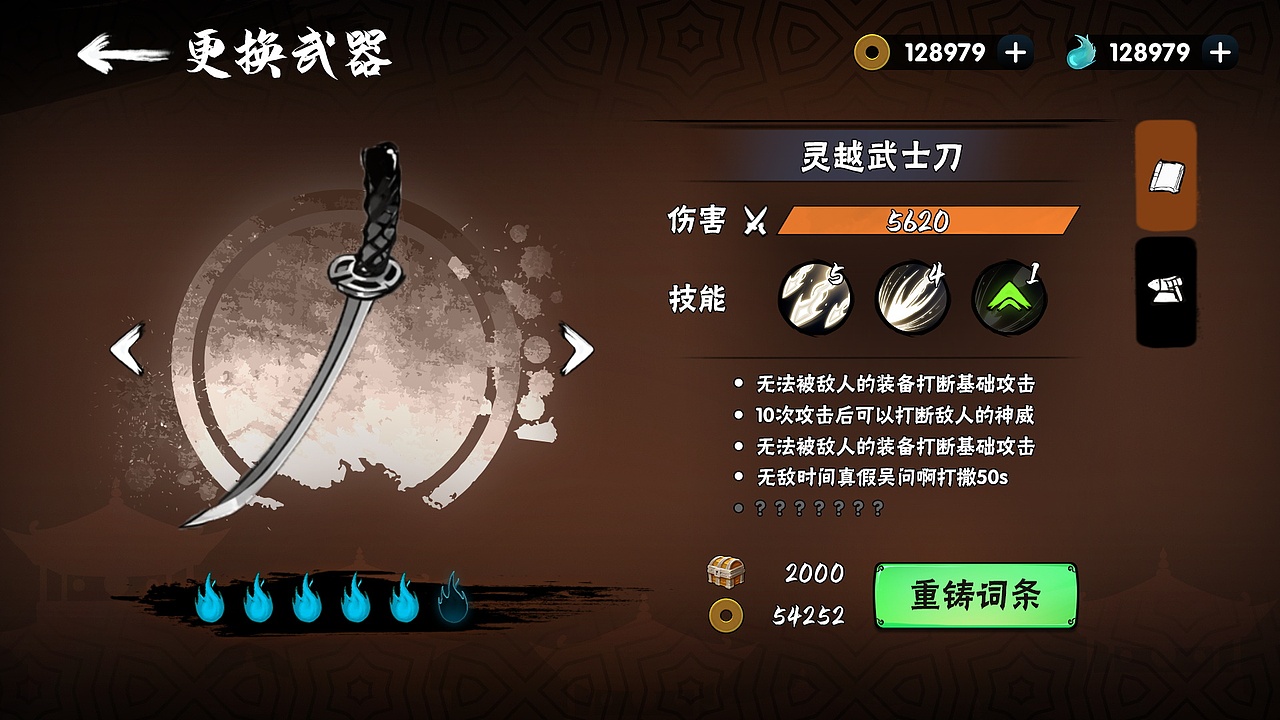The height and width of the screenshot is (720, 1280).
Task: Switch to the book tab on right sidebar
Action: click(1164, 177)
